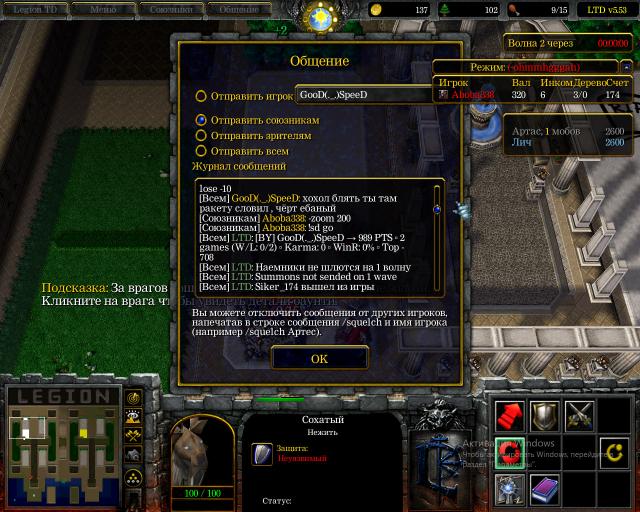Click the yellow circular arrow command icon

coord(614,452)
